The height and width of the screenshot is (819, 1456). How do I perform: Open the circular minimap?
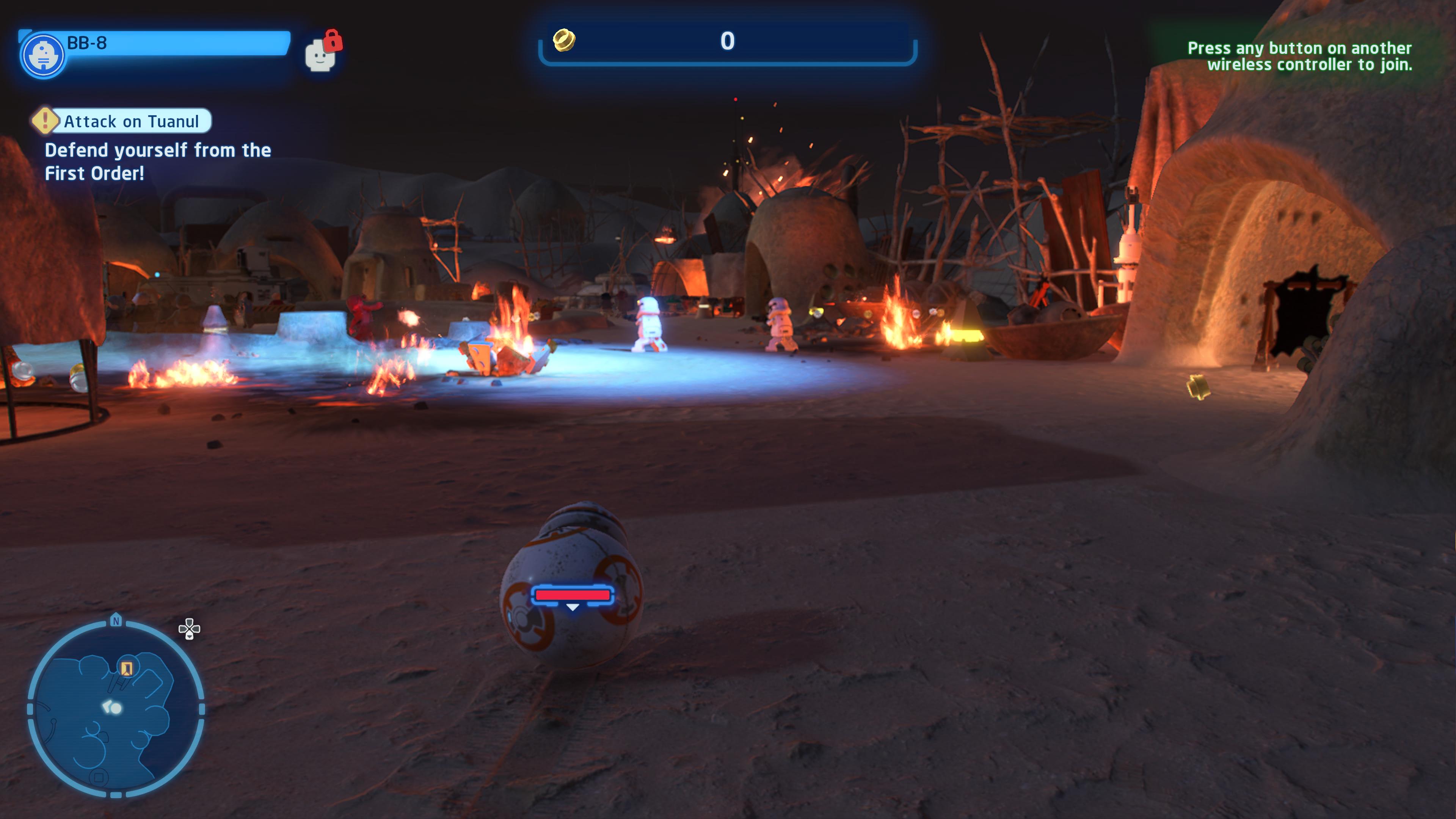point(116,709)
